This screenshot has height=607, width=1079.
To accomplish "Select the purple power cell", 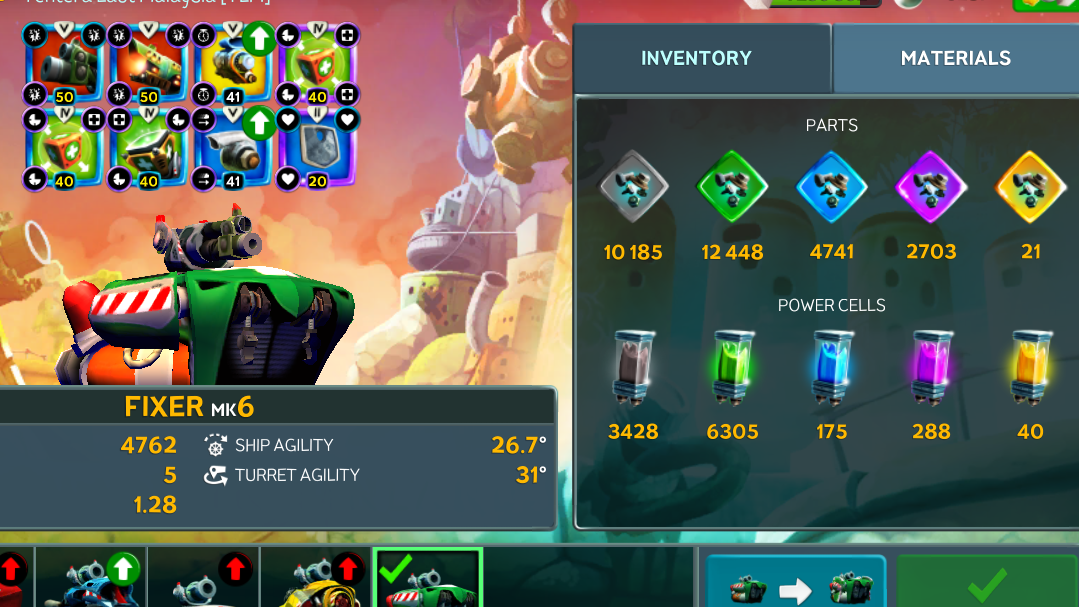I will click(x=930, y=370).
